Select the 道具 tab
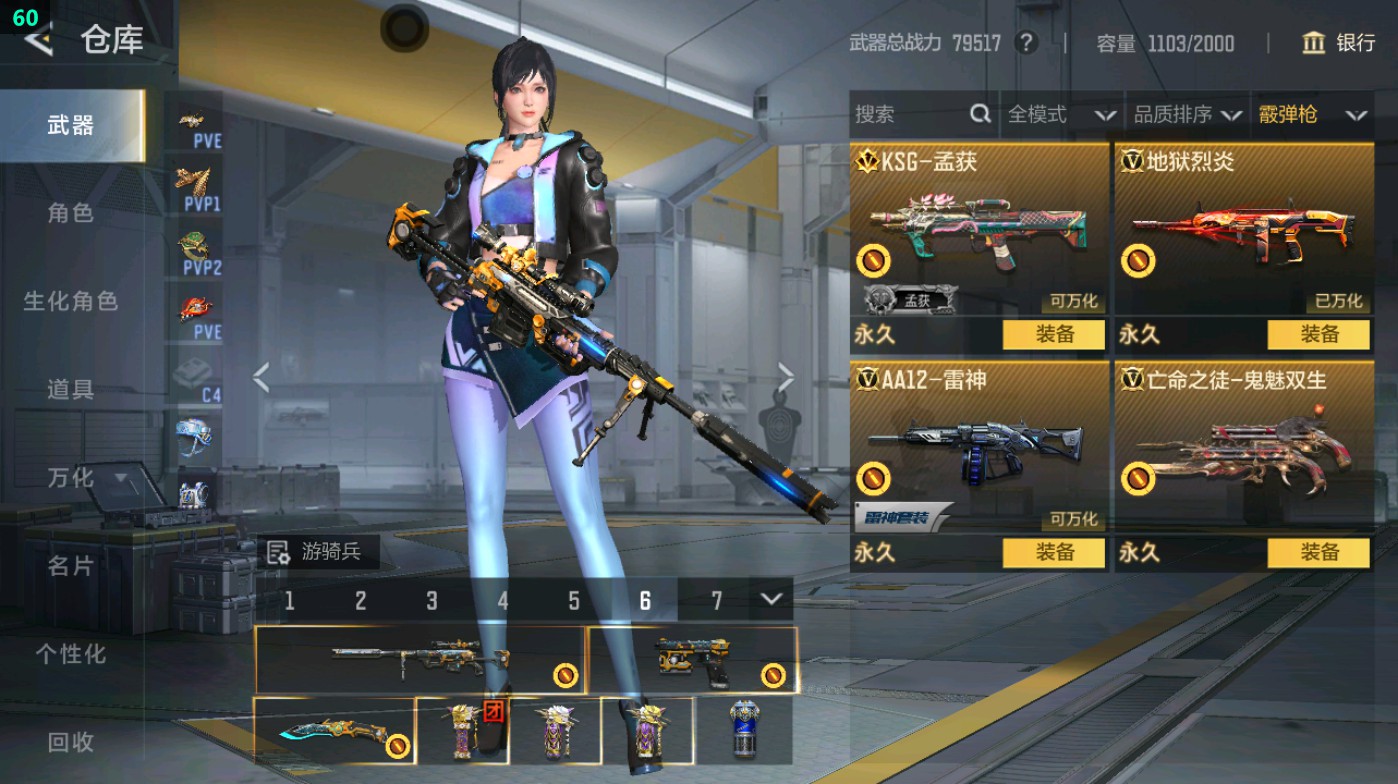The height and width of the screenshot is (784, 1398). click(x=70, y=389)
